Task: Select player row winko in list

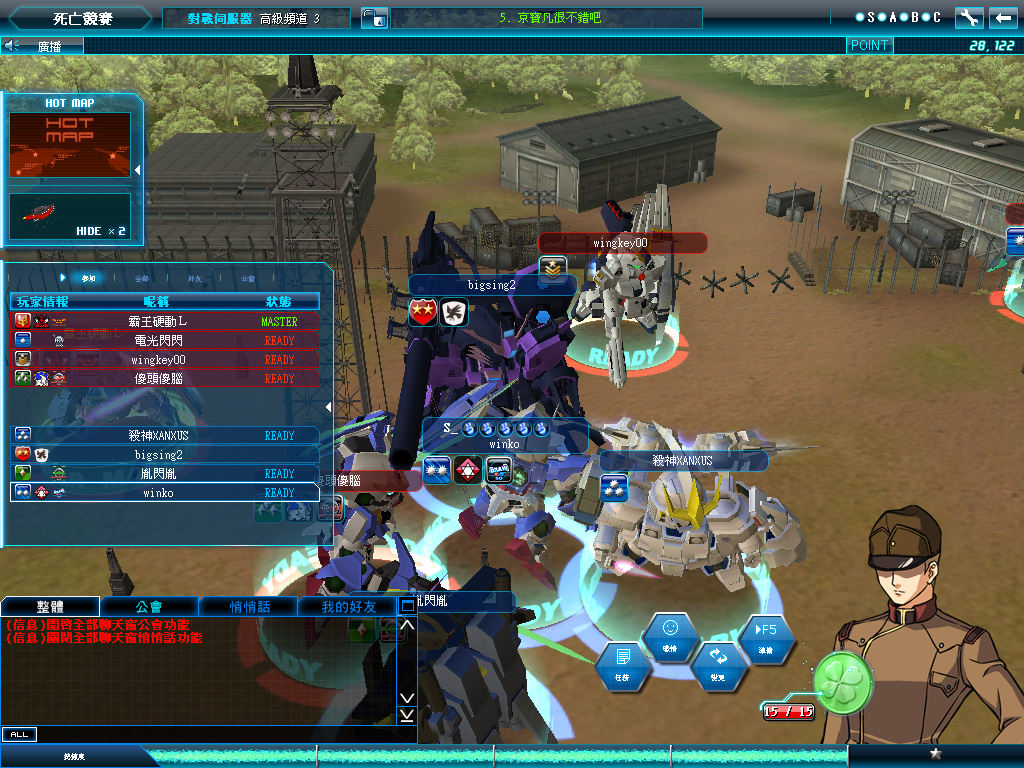Action: tap(166, 492)
